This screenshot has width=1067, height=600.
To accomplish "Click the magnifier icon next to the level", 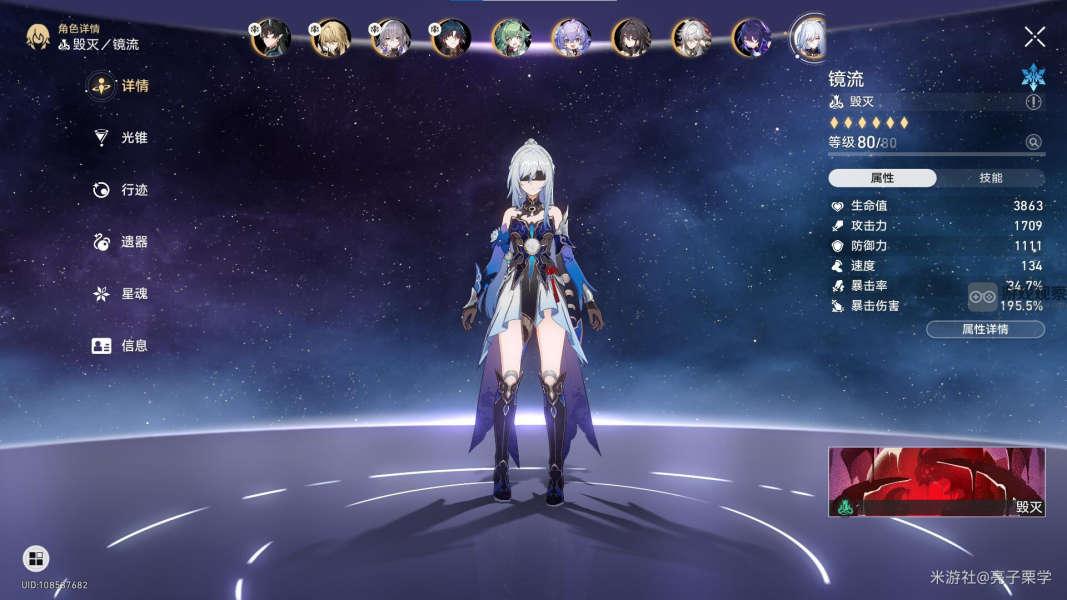I will click(1033, 142).
